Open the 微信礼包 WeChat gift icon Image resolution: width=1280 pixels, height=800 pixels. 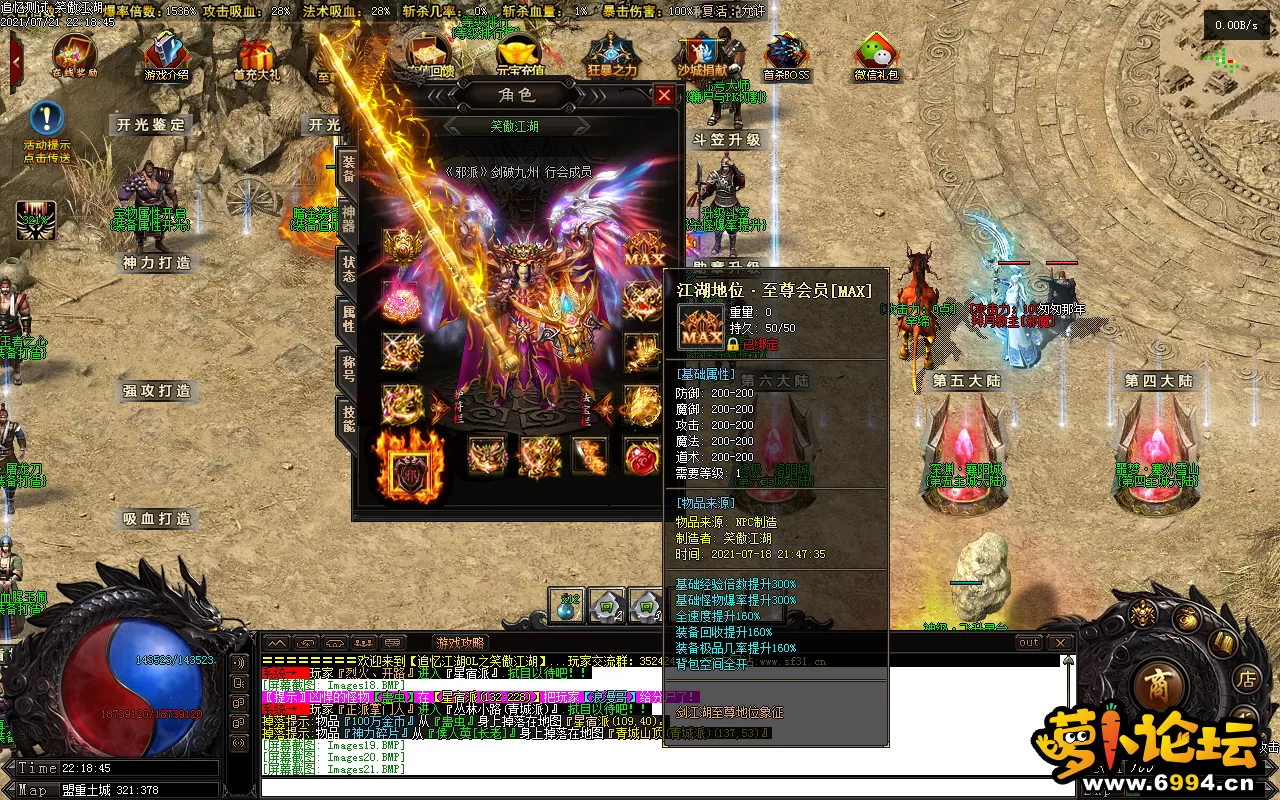(x=876, y=55)
